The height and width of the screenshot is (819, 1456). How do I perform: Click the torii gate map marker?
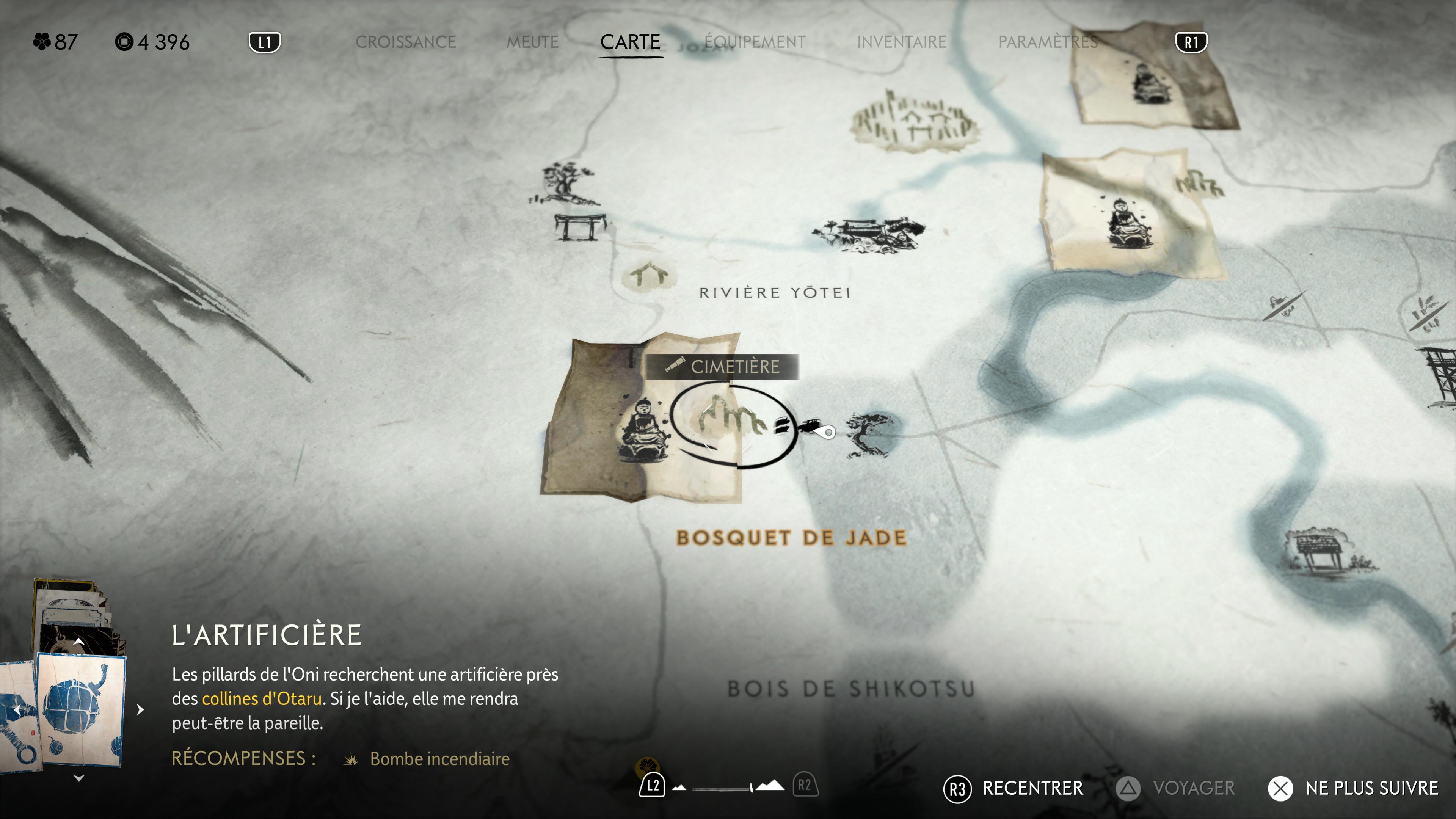click(x=579, y=227)
